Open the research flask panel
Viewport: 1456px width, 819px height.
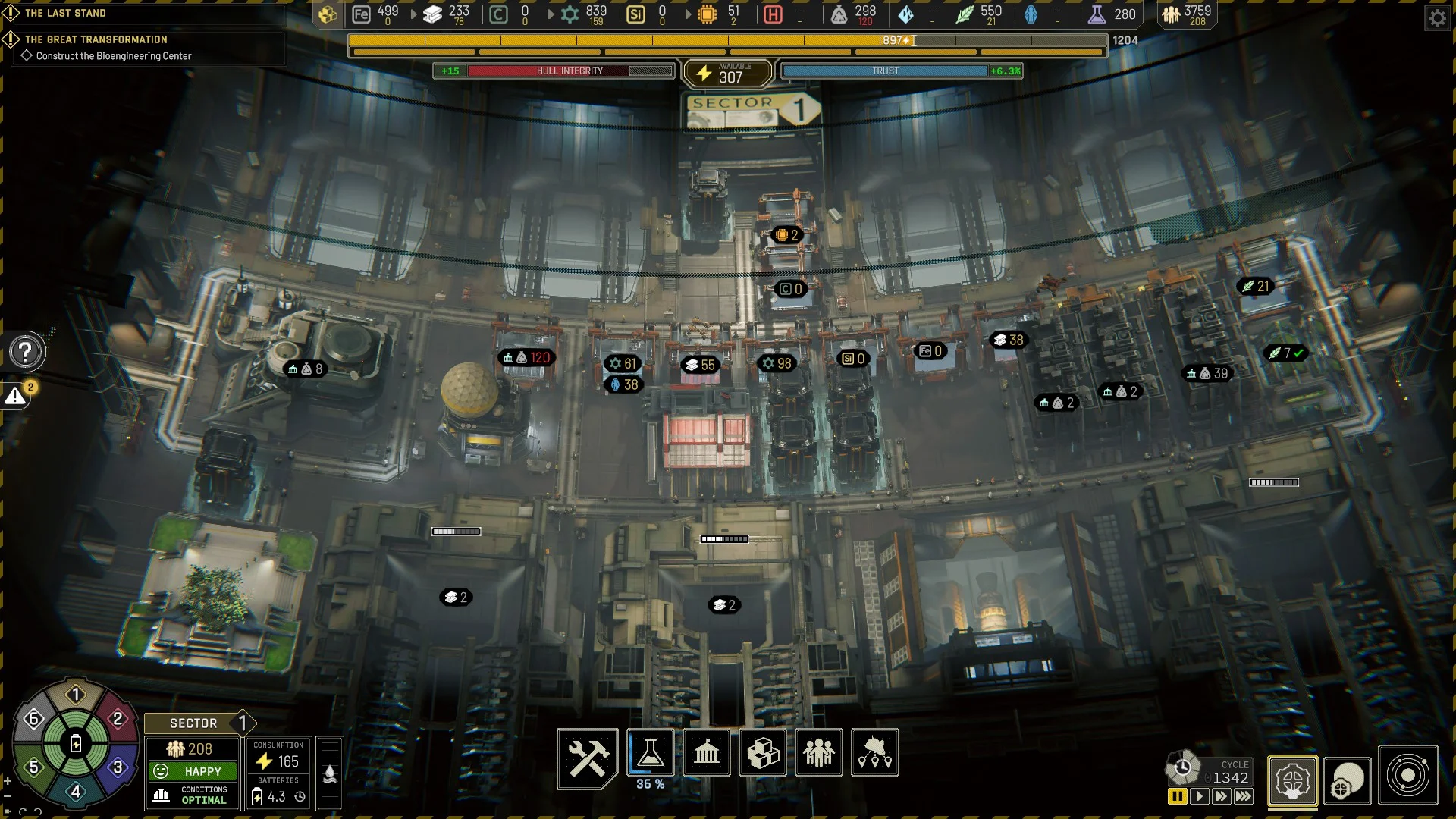click(x=650, y=752)
